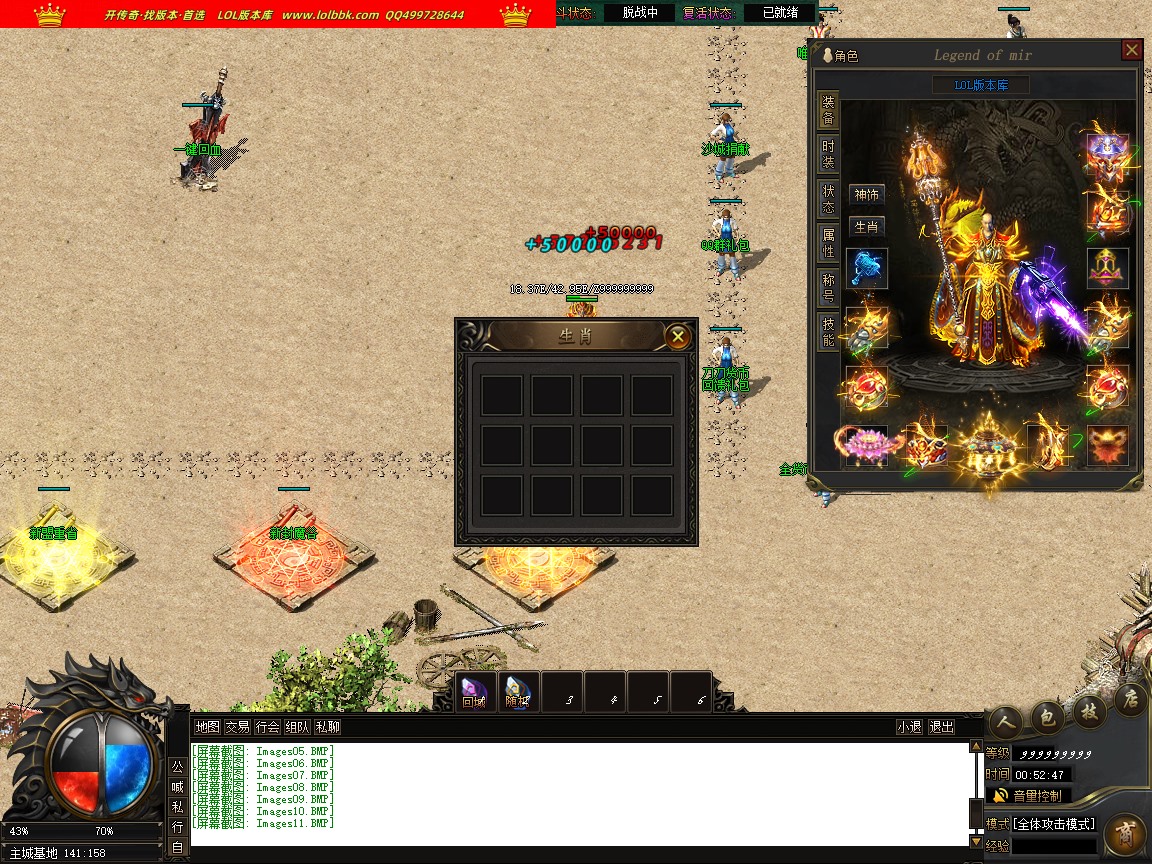The height and width of the screenshot is (864, 1152).
Task: Switch to the 技能 skills tab
Action: pos(828,331)
